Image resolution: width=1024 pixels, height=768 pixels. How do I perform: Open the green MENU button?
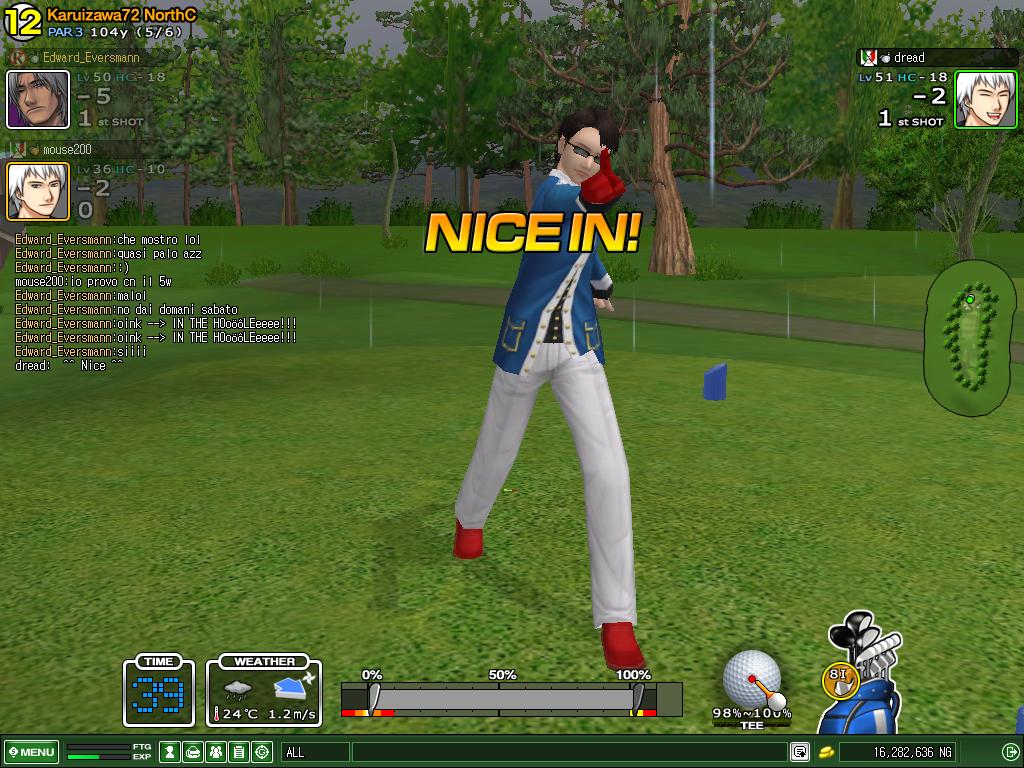pyautogui.click(x=31, y=752)
